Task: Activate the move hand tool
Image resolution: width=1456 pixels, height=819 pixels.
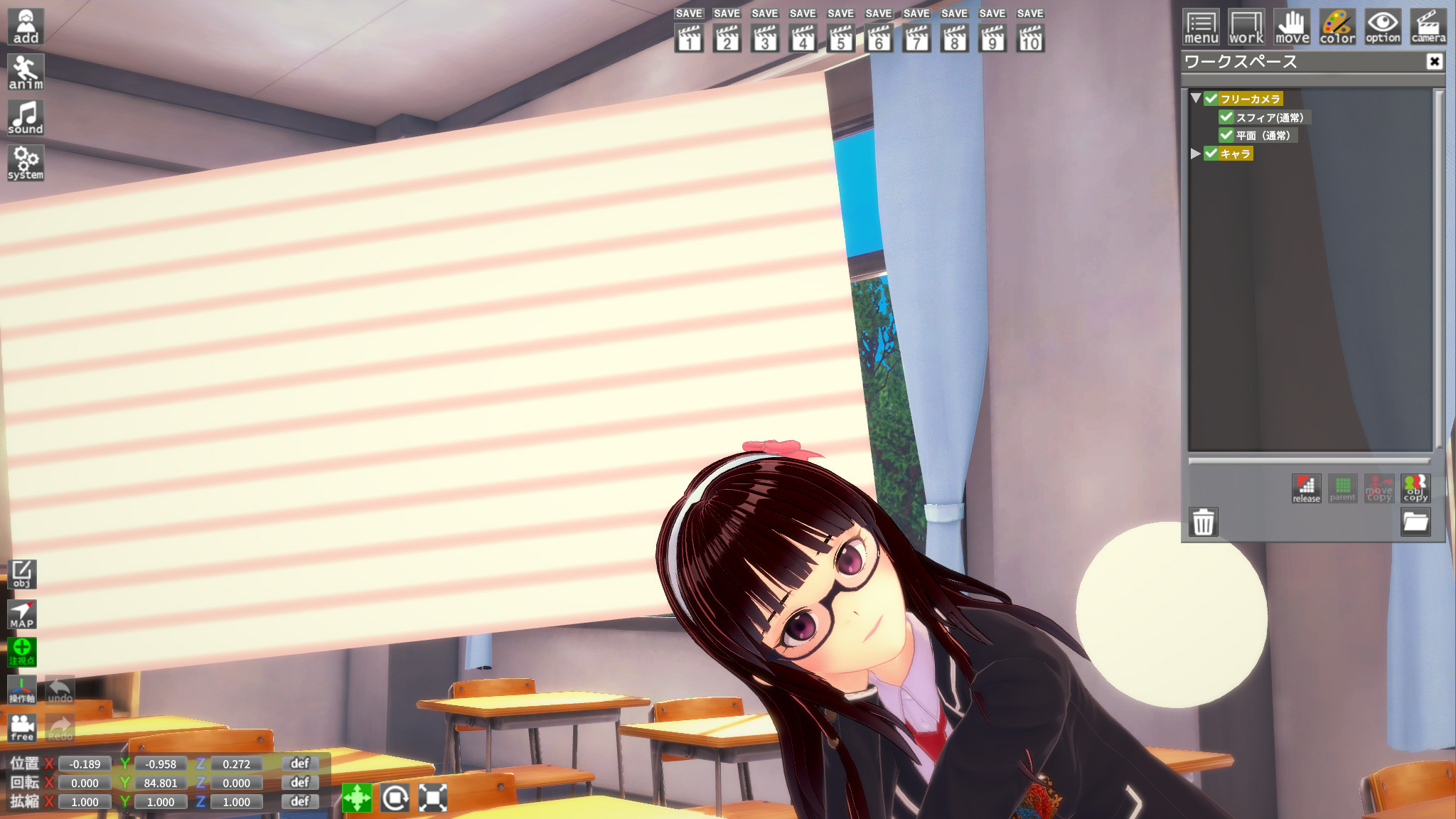Action: tap(1291, 26)
